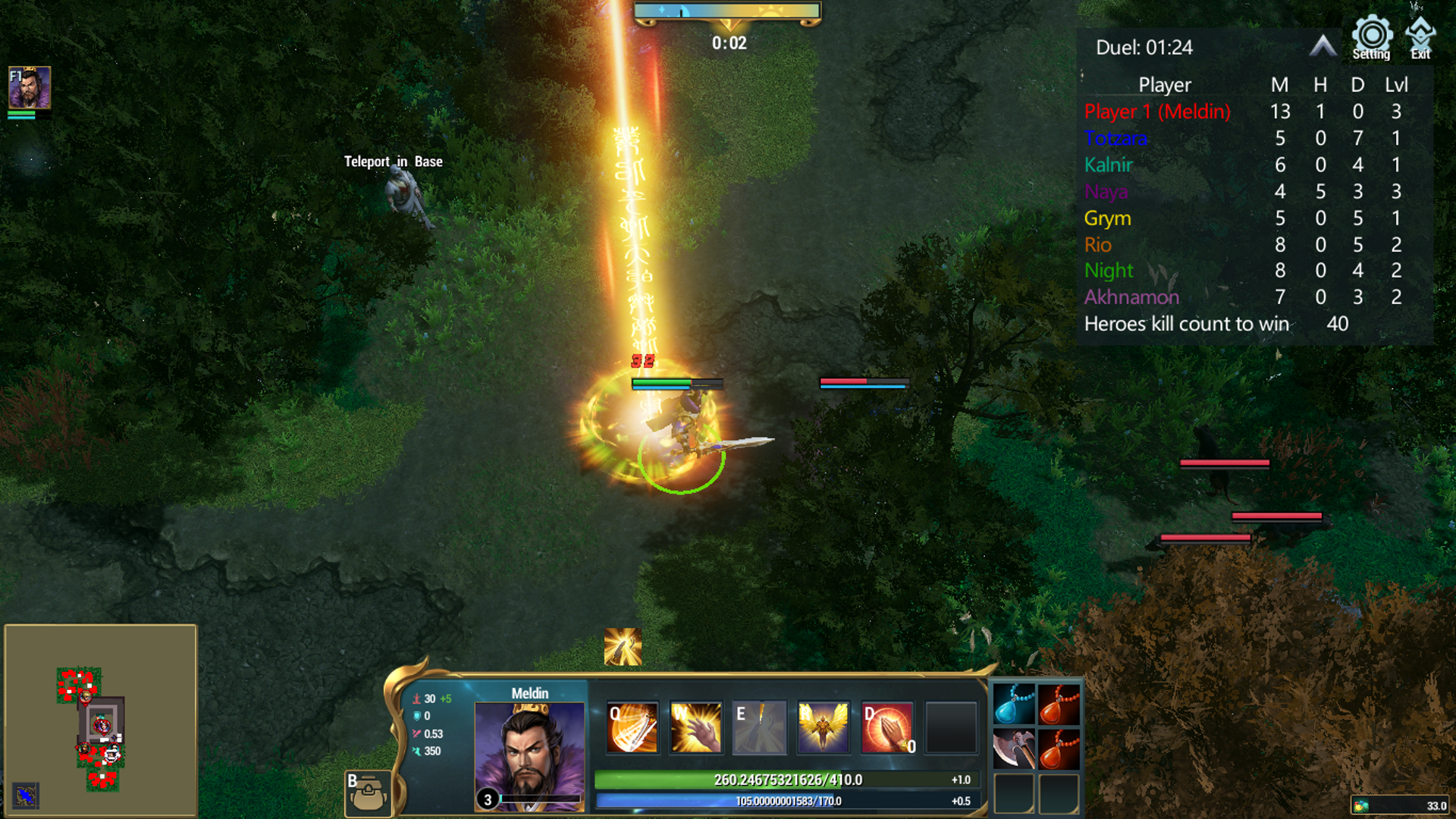Click the Naya player row
The width and height of the screenshot is (1456, 819).
coord(1106,192)
